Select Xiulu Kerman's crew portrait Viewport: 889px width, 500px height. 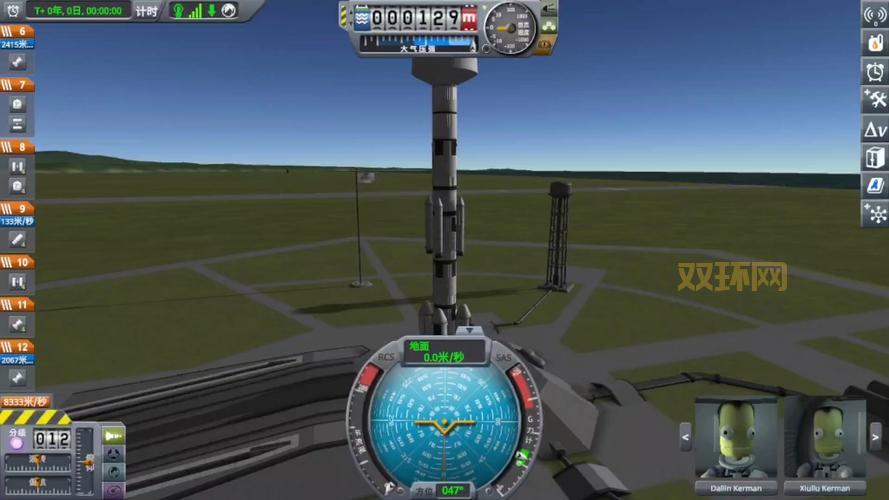[825, 438]
